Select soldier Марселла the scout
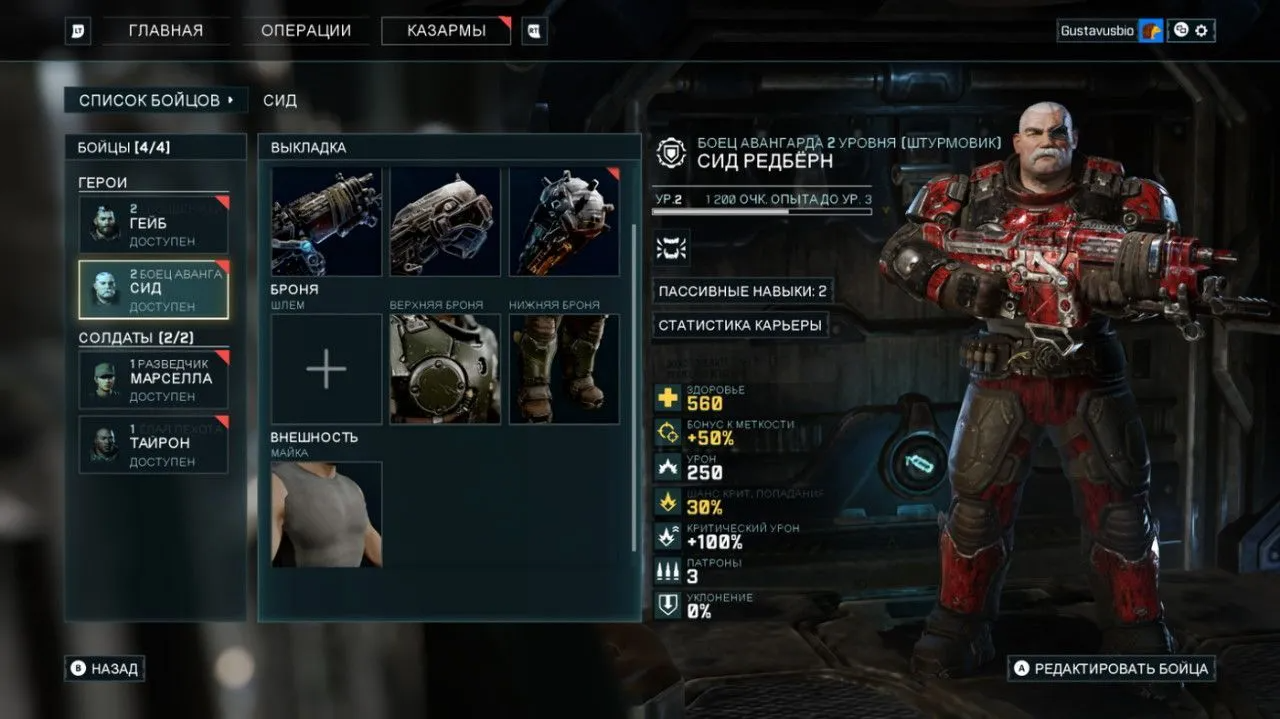The width and height of the screenshot is (1280, 719). pyautogui.click(x=153, y=379)
